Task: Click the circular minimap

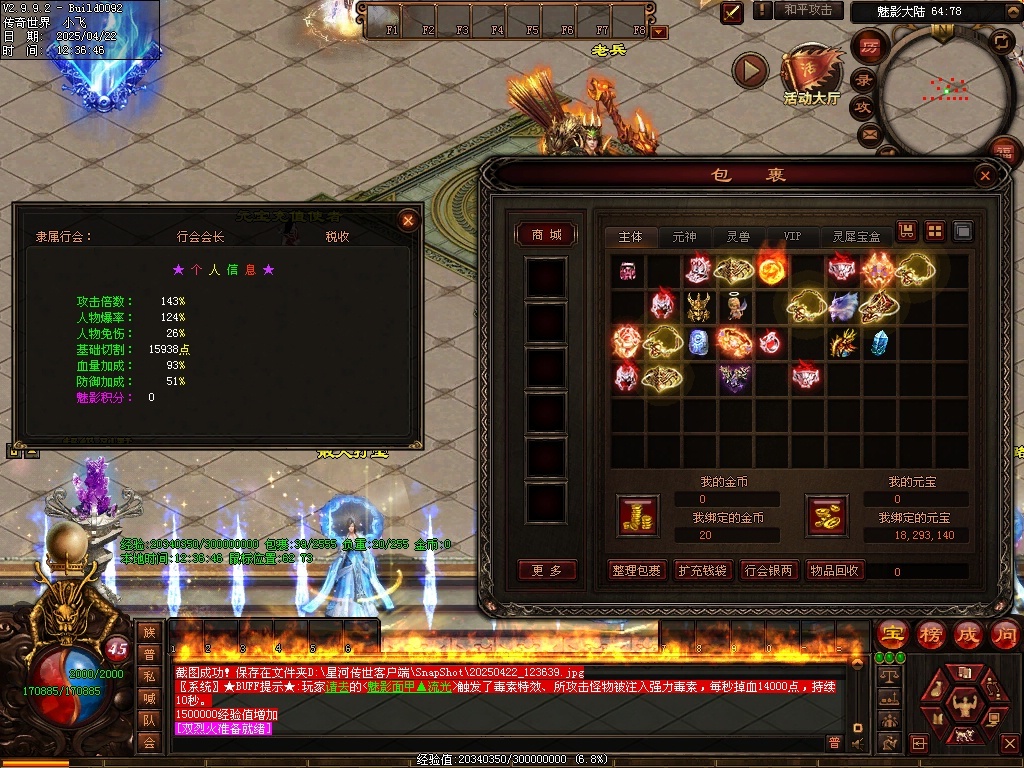Action: pos(944,92)
